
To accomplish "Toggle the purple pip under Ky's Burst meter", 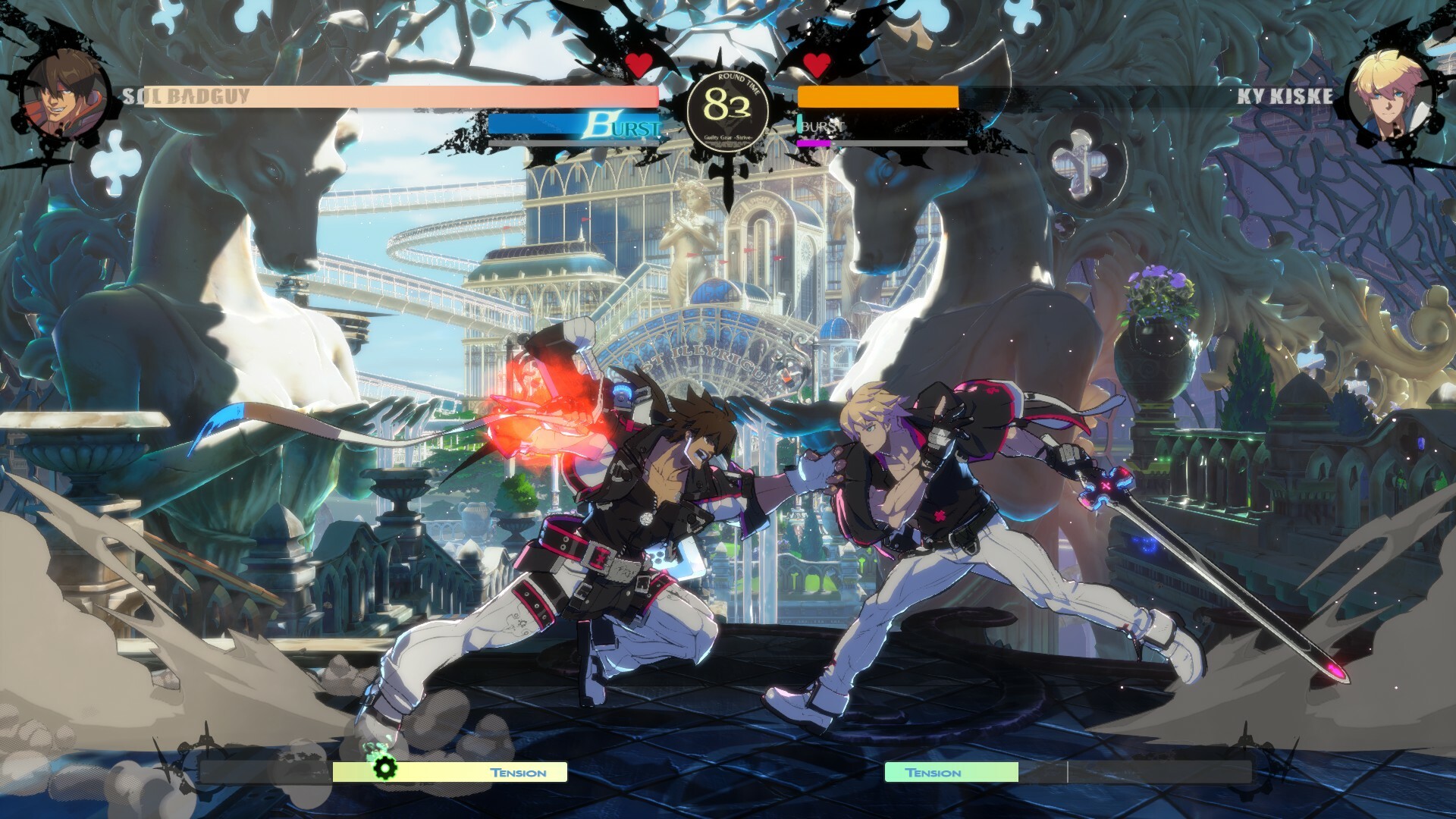I will click(x=813, y=143).
